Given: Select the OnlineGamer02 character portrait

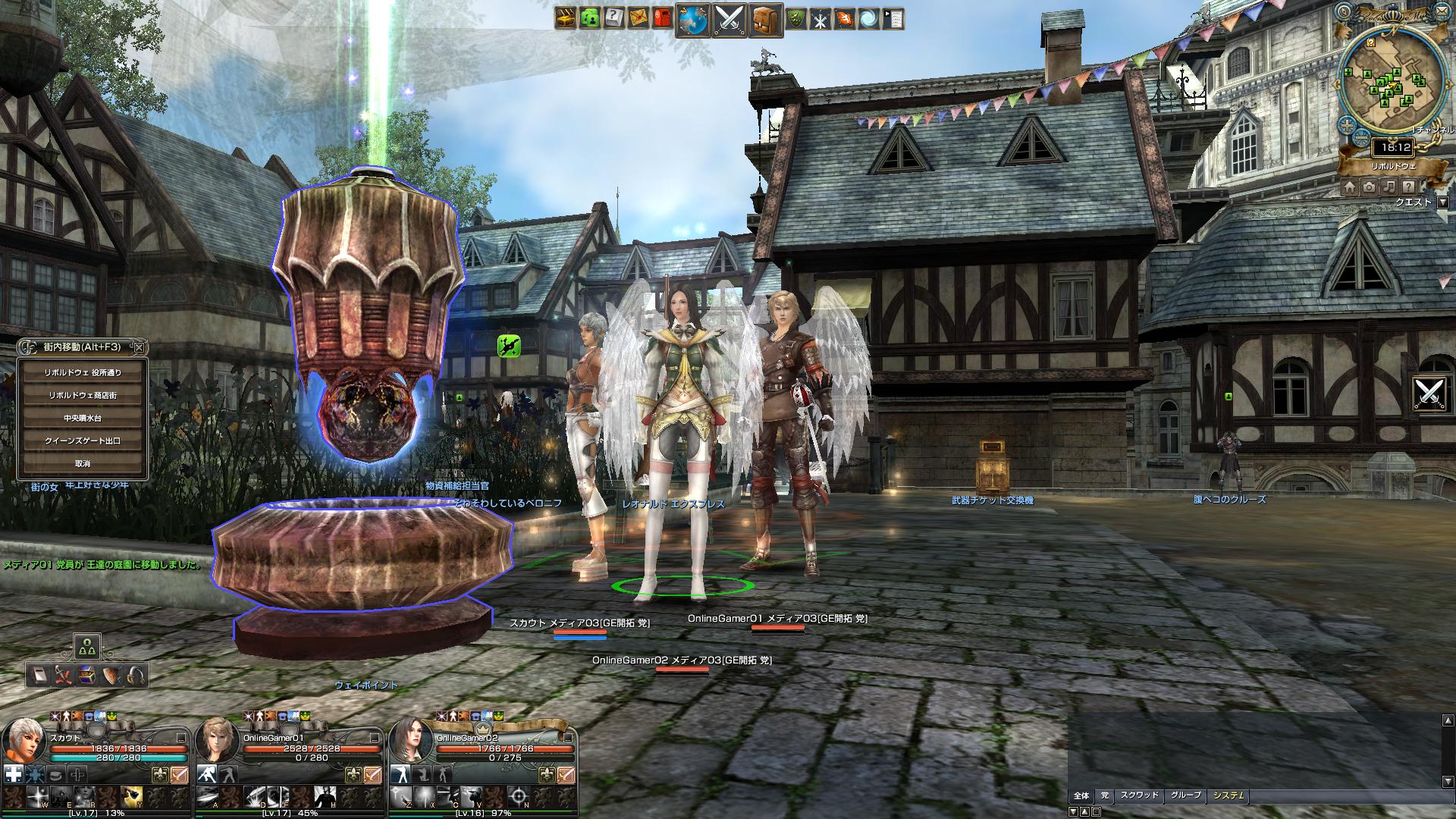Looking at the screenshot, I should point(412,742).
